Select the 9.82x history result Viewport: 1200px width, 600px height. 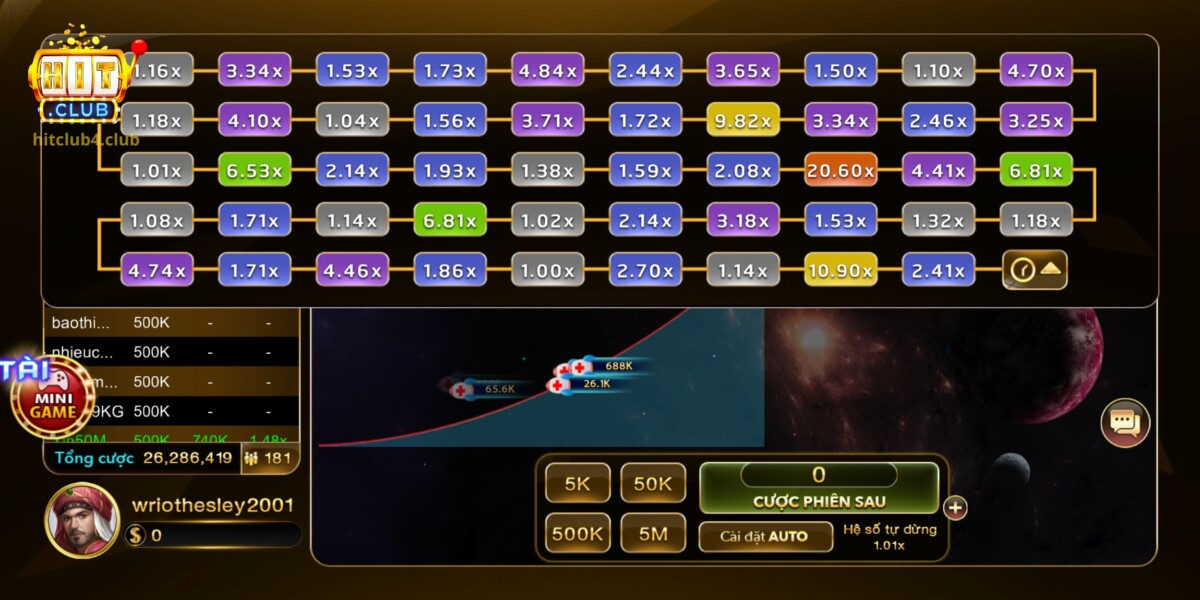[743, 121]
